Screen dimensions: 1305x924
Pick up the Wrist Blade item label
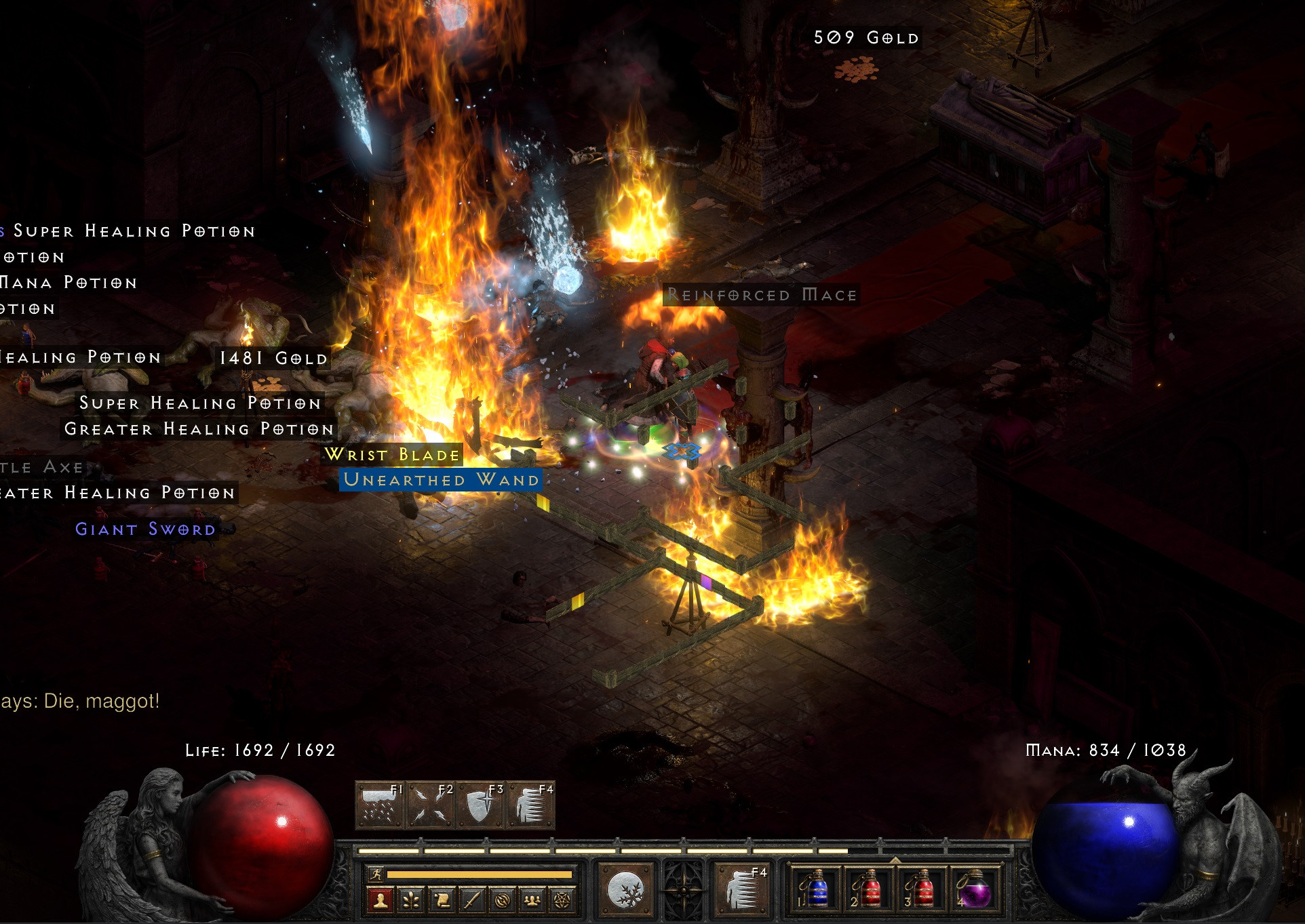(x=393, y=454)
